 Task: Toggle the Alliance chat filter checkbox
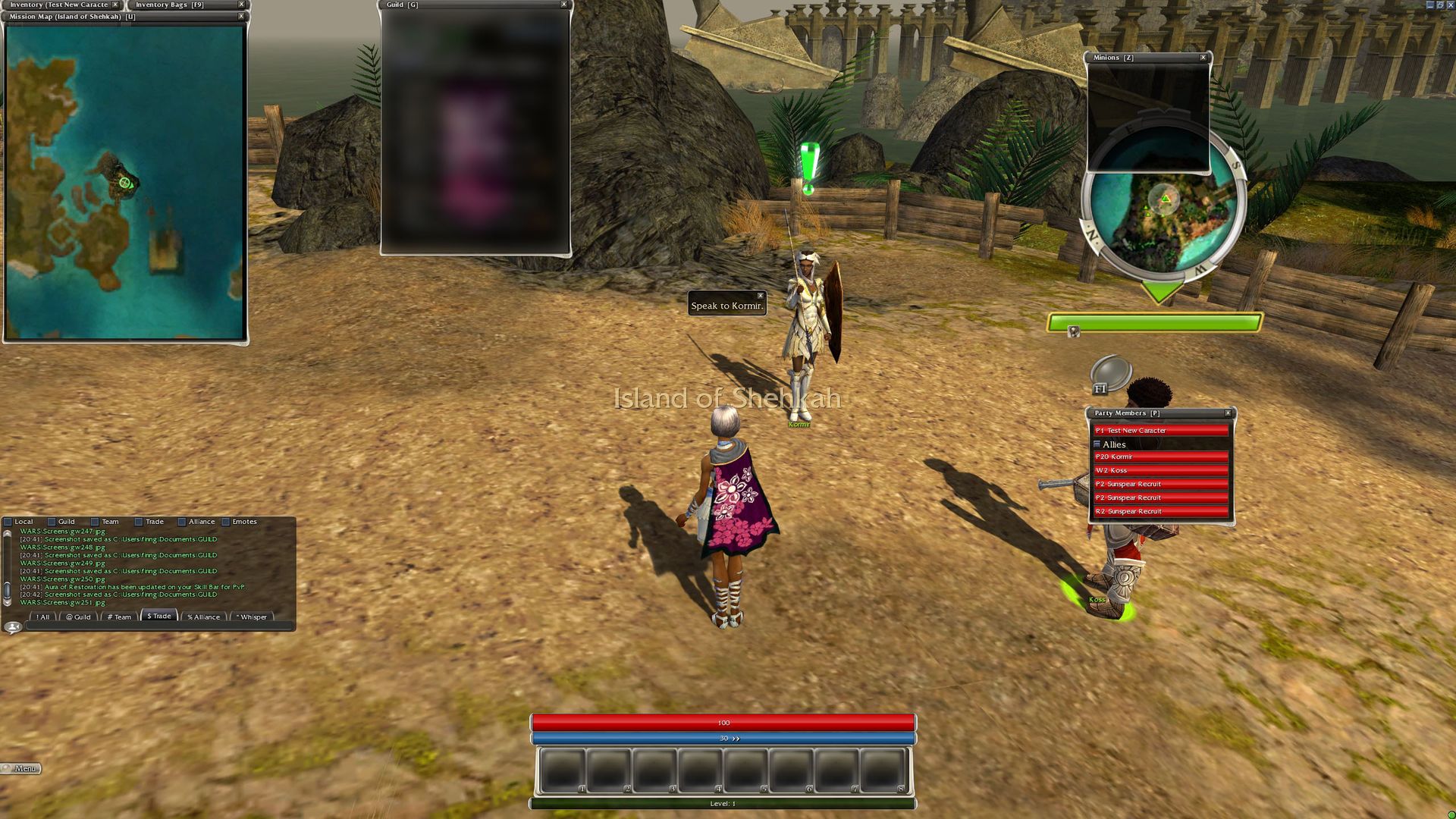click(x=182, y=522)
